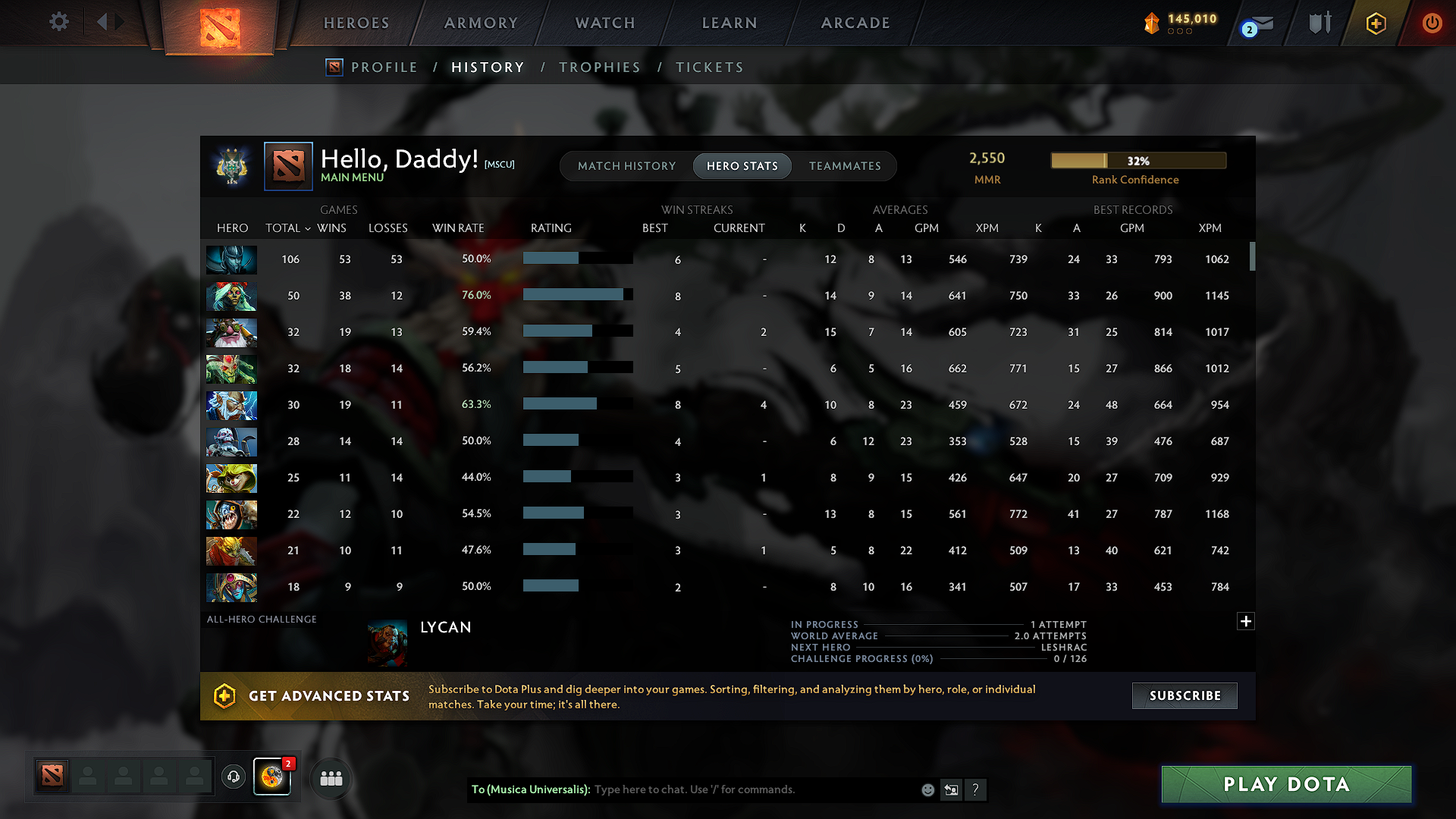Expand the All-Hero Challenge with the plus
This screenshot has width=1456, height=819.
tap(1245, 621)
